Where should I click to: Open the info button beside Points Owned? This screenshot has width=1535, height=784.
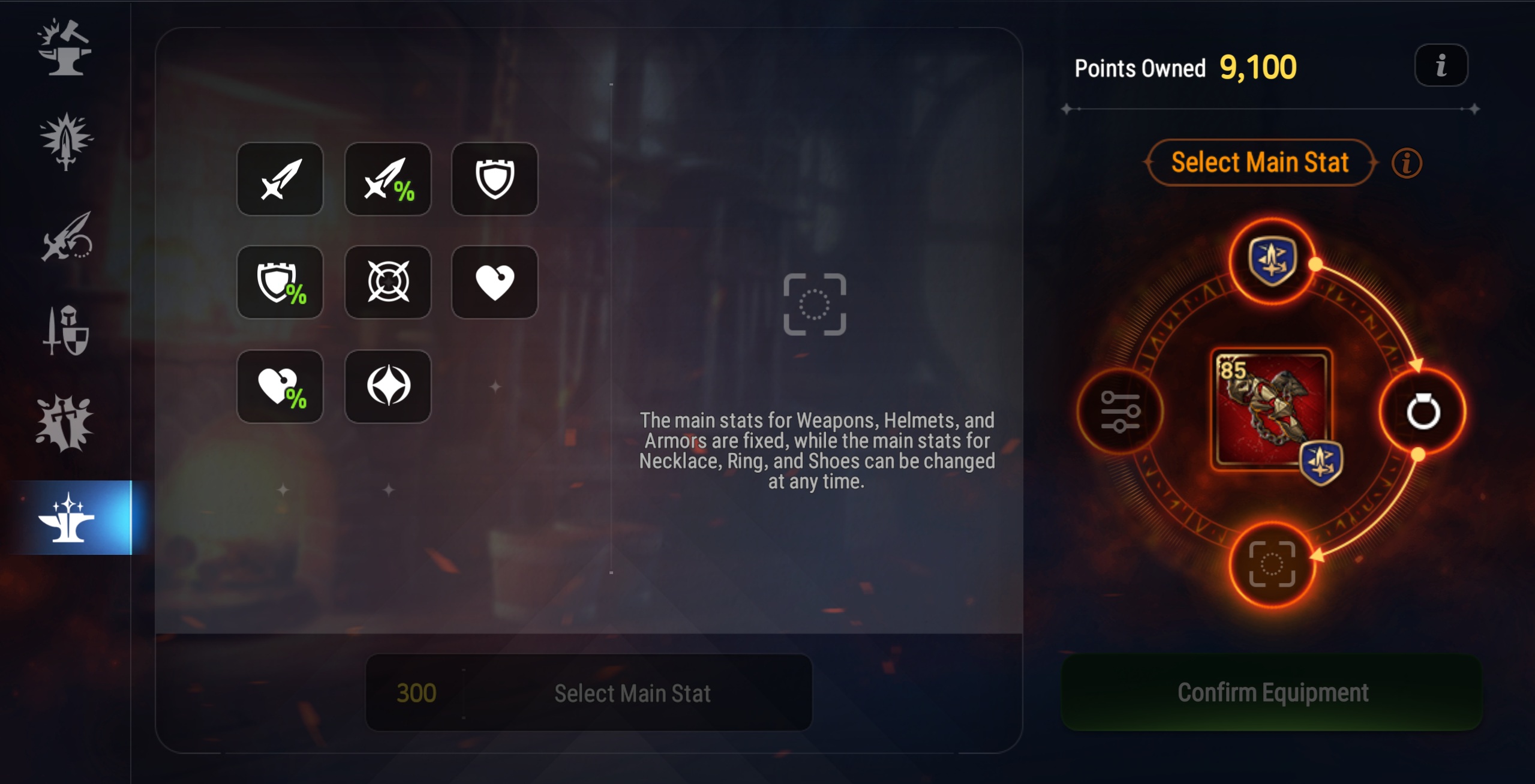point(1441,65)
